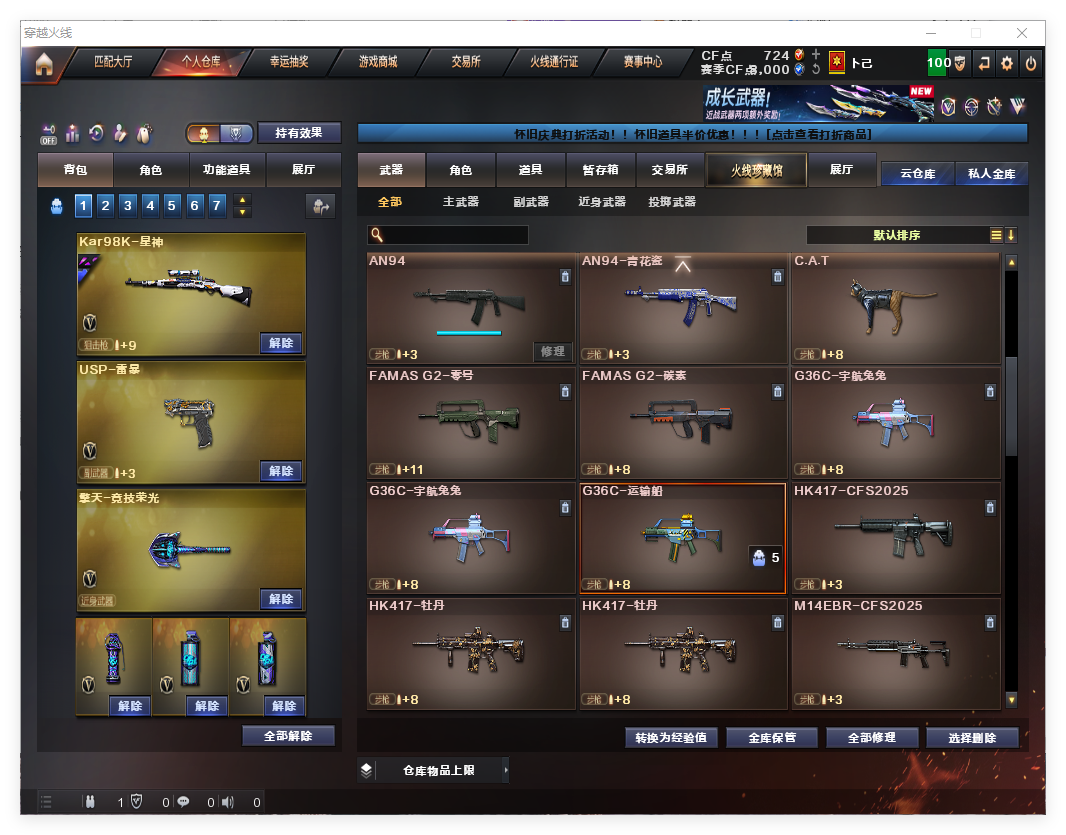Filter by 近身武器 melee weapons
Screen dimensions: 1066x835
[602, 202]
